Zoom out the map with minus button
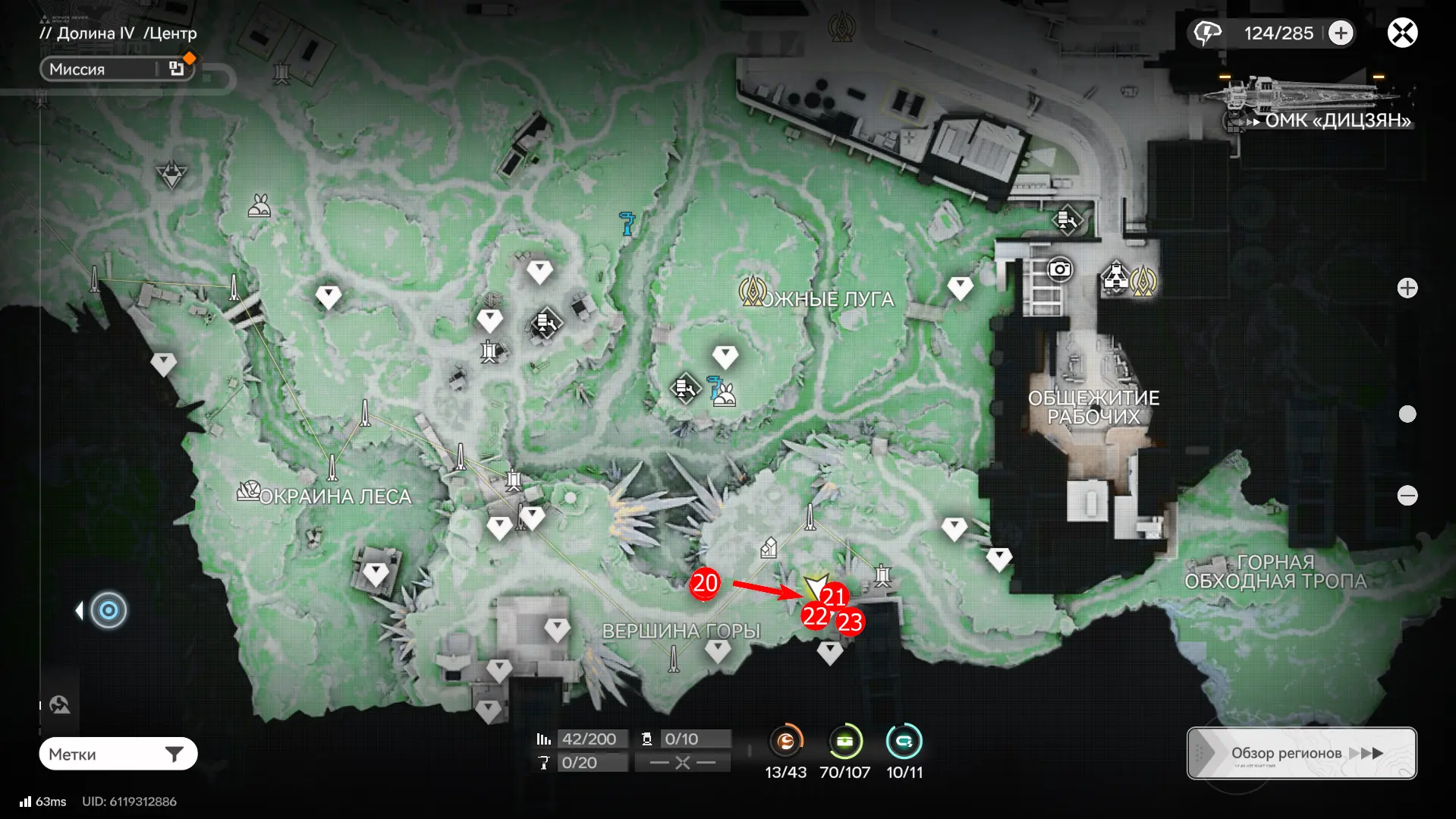The image size is (1456, 819). click(1407, 496)
